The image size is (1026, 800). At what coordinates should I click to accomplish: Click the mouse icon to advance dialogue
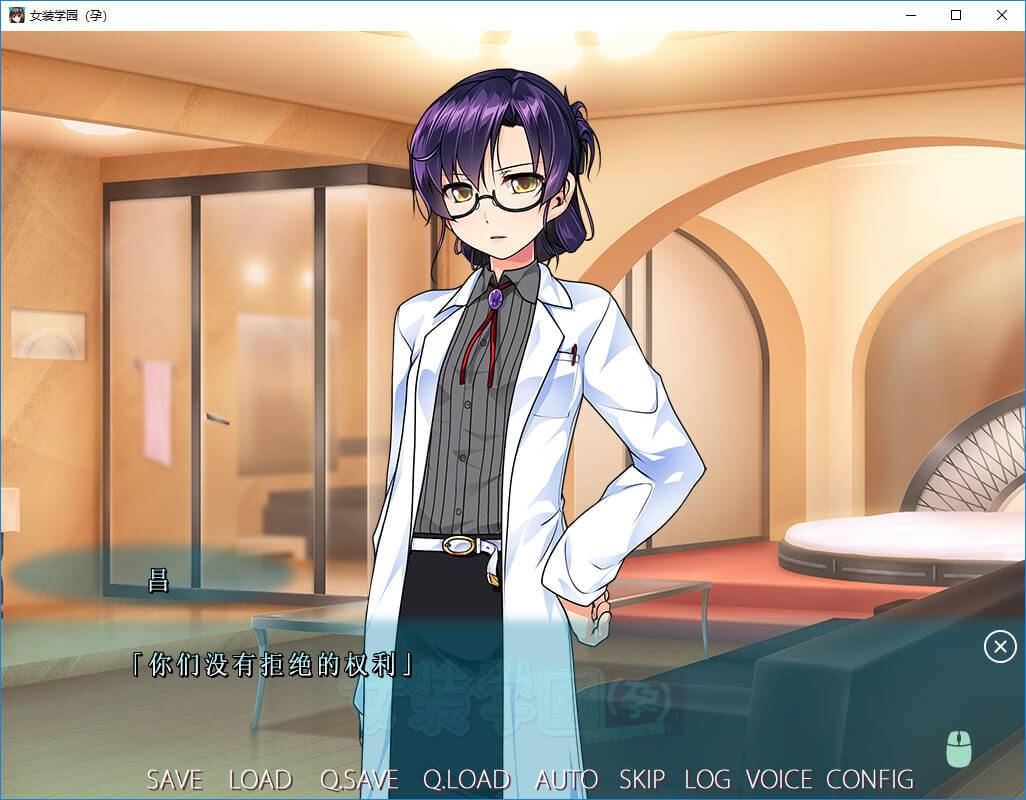[959, 748]
